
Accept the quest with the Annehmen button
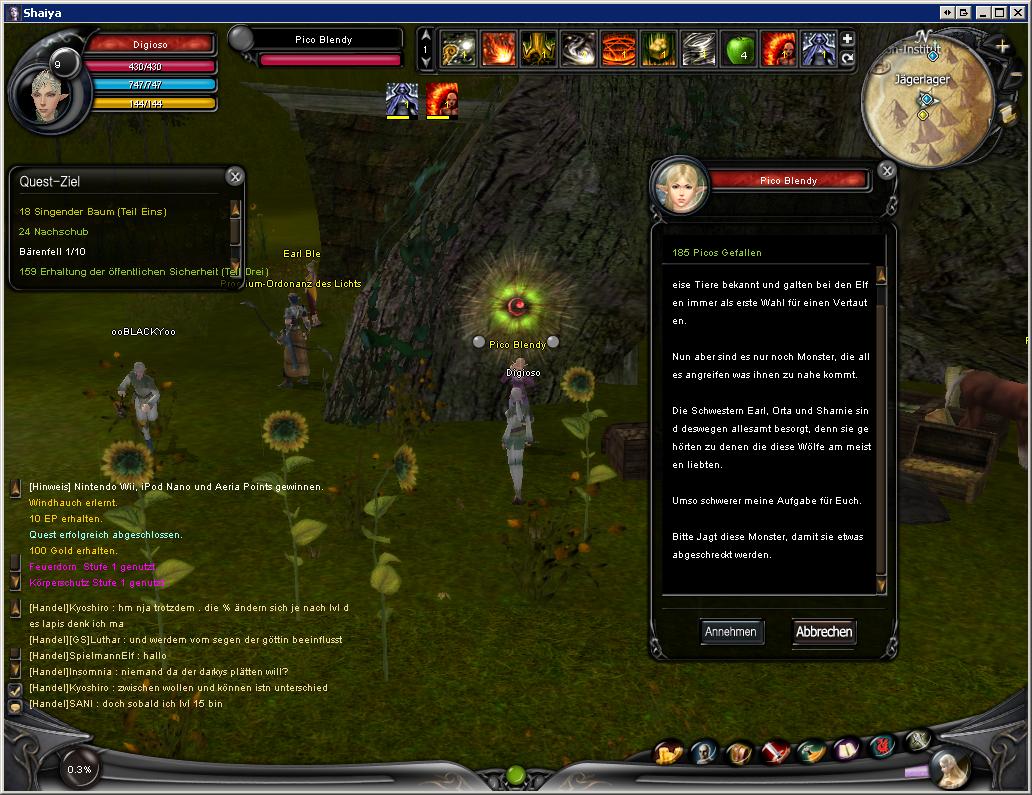731,632
